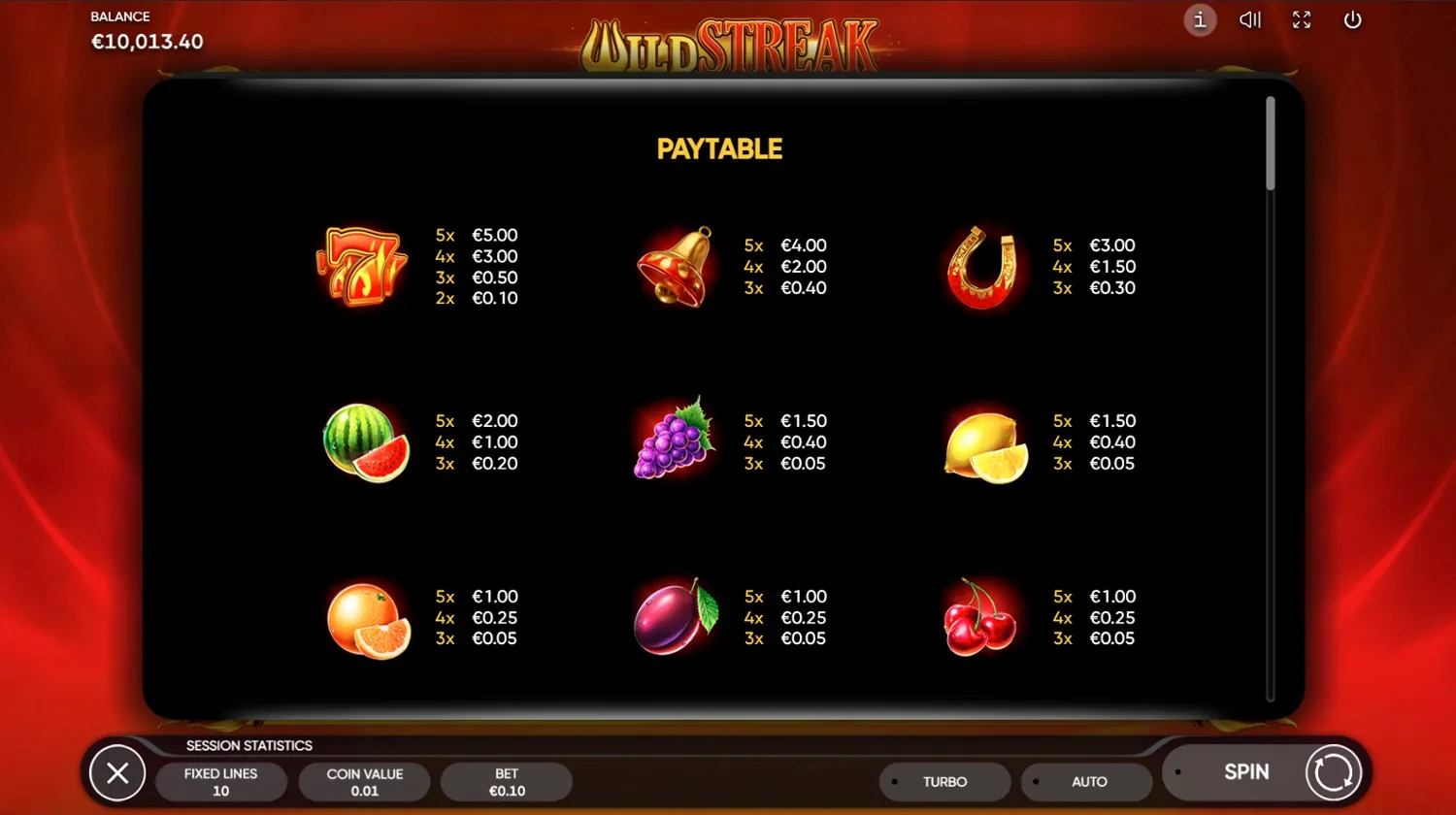
Task: Open the Bet amount selector
Action: [507, 781]
